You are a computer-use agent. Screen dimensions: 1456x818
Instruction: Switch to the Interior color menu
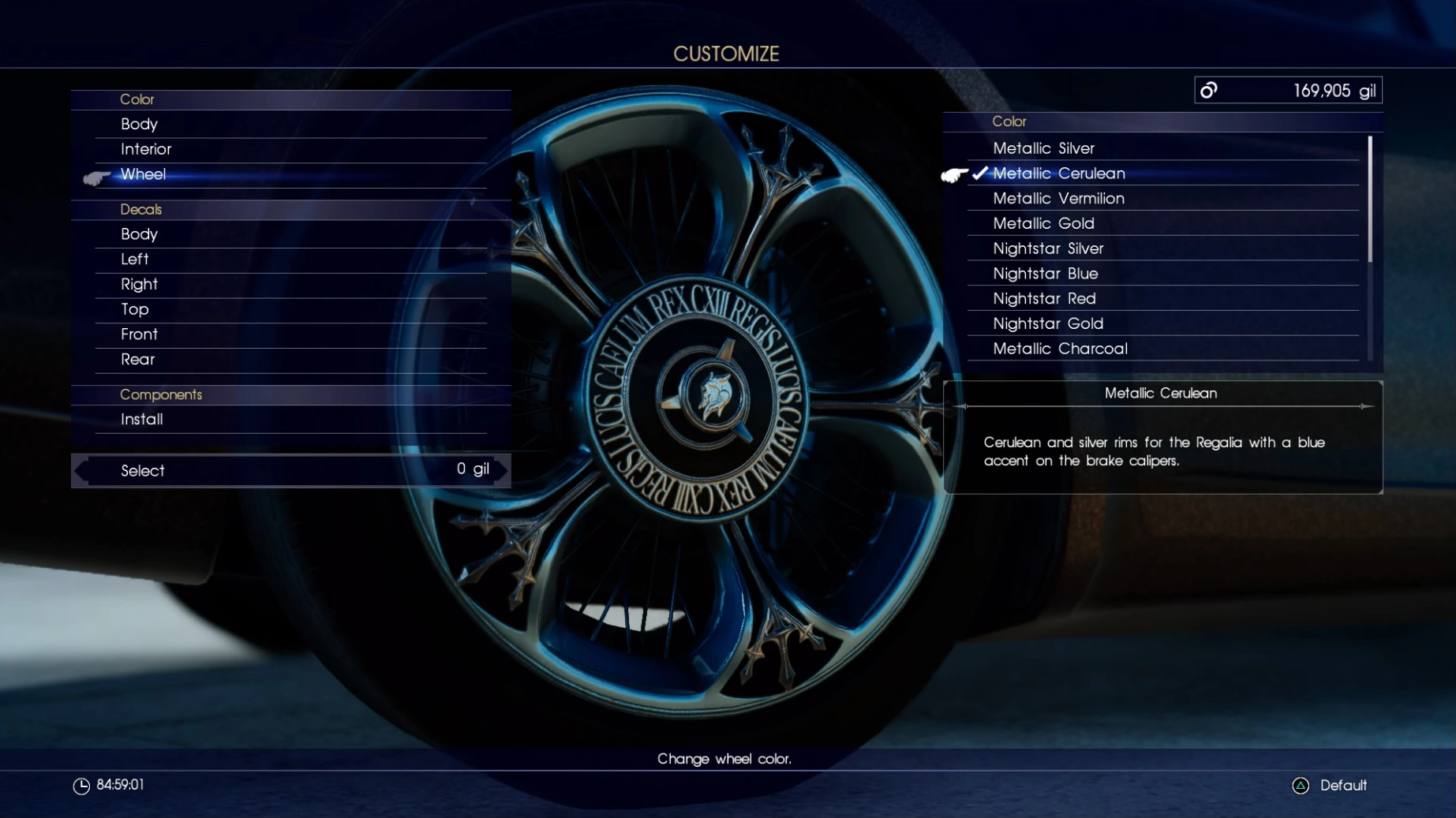pyautogui.click(x=146, y=148)
